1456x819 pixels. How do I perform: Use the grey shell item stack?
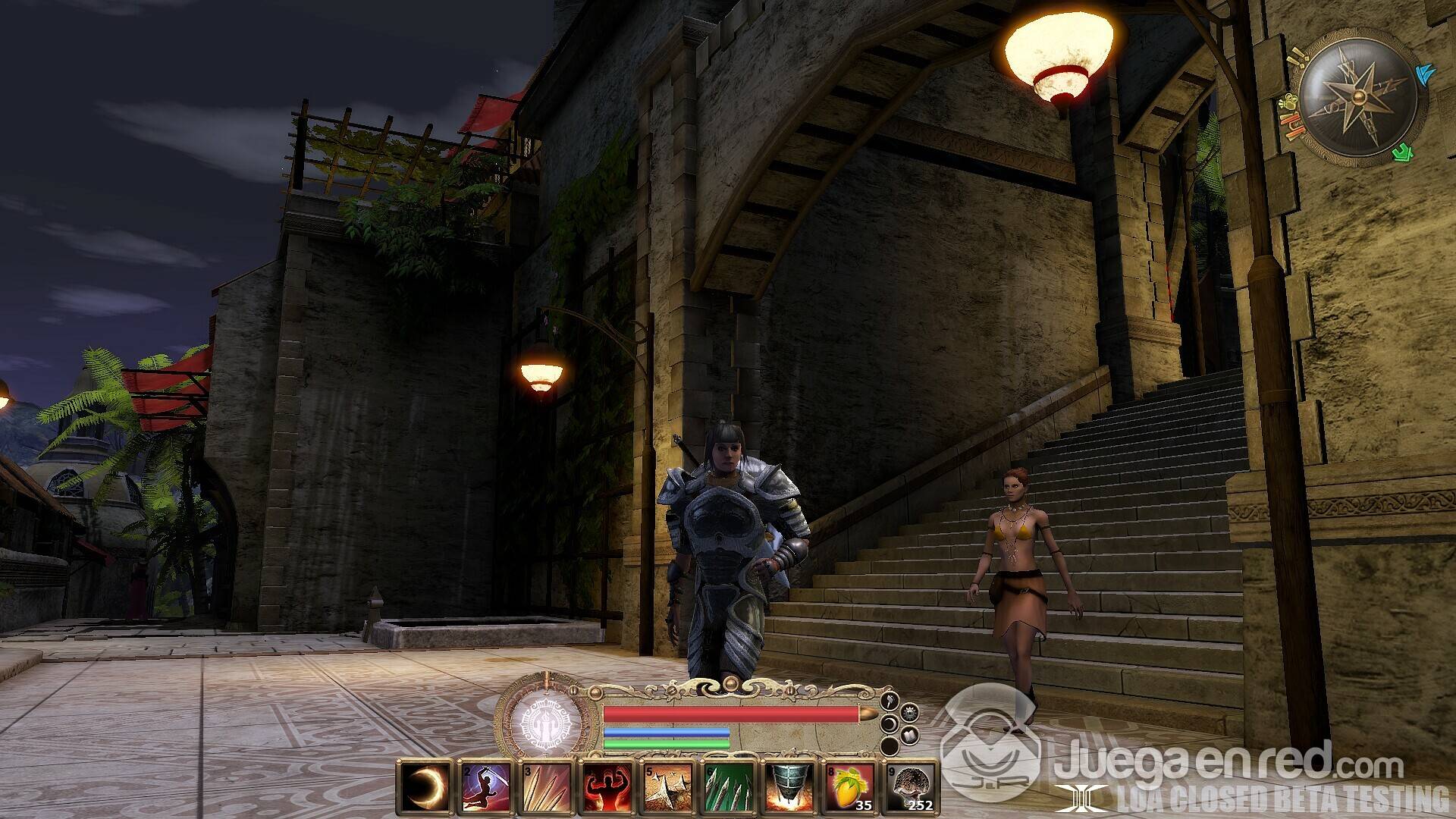[909, 786]
